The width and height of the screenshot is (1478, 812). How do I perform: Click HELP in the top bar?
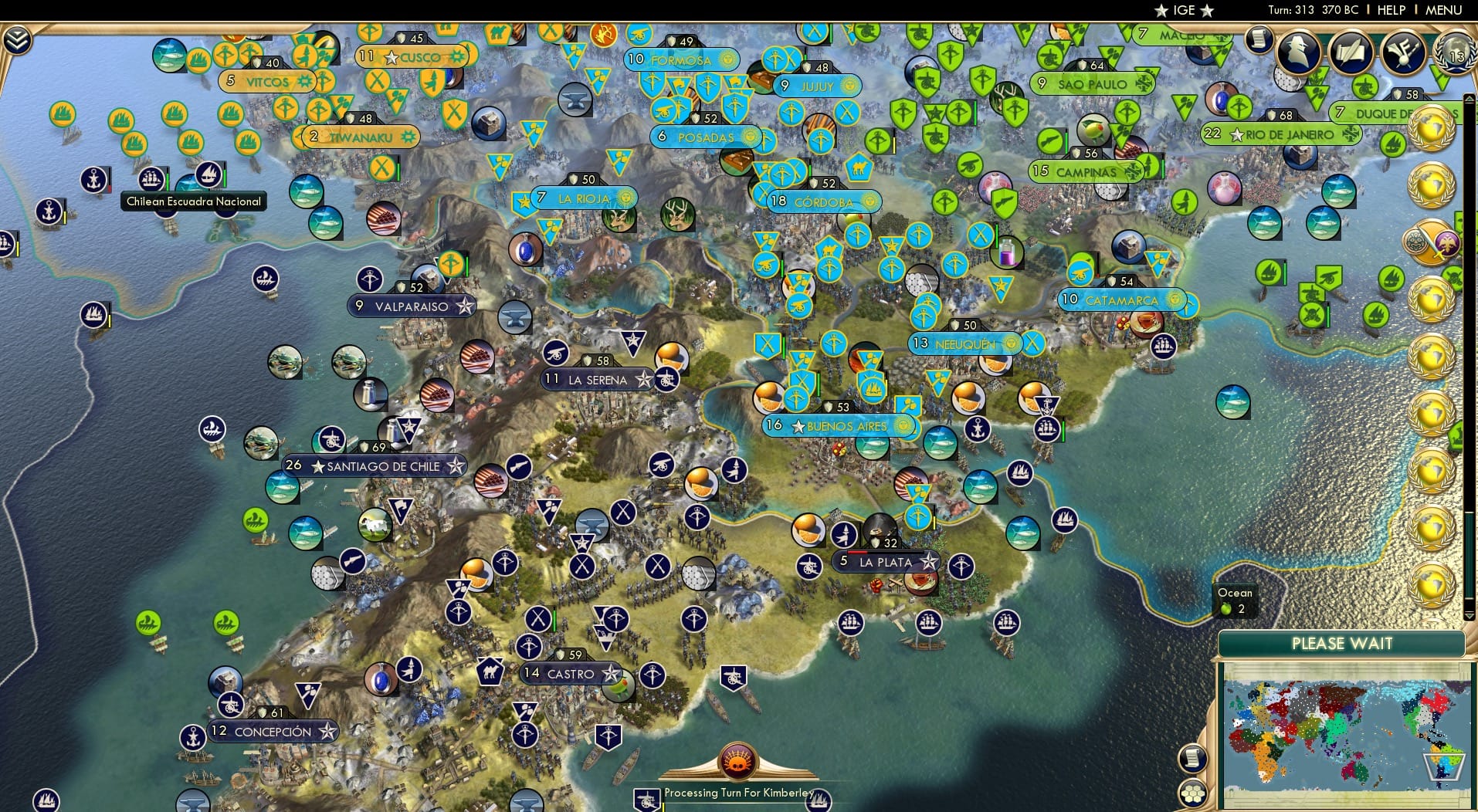[x=1390, y=10]
